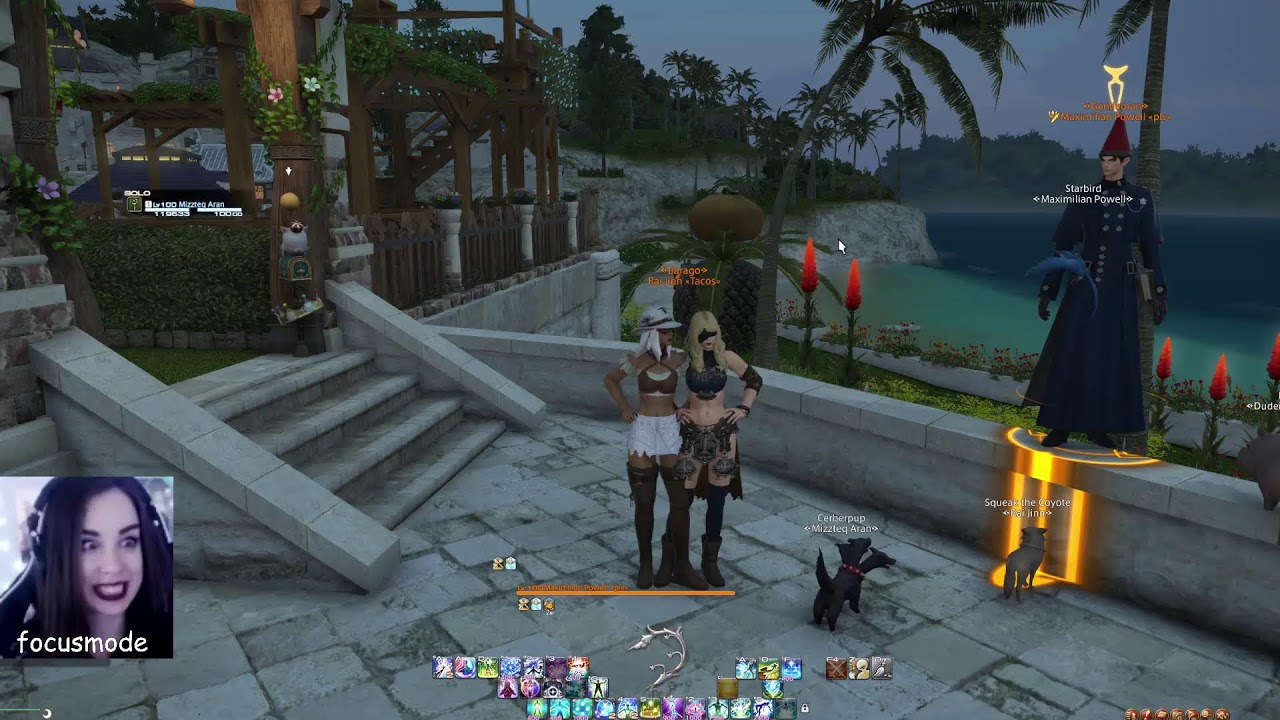Use the white doll figure hotbar icon
Screen dimensions: 1280x720
tap(859, 669)
